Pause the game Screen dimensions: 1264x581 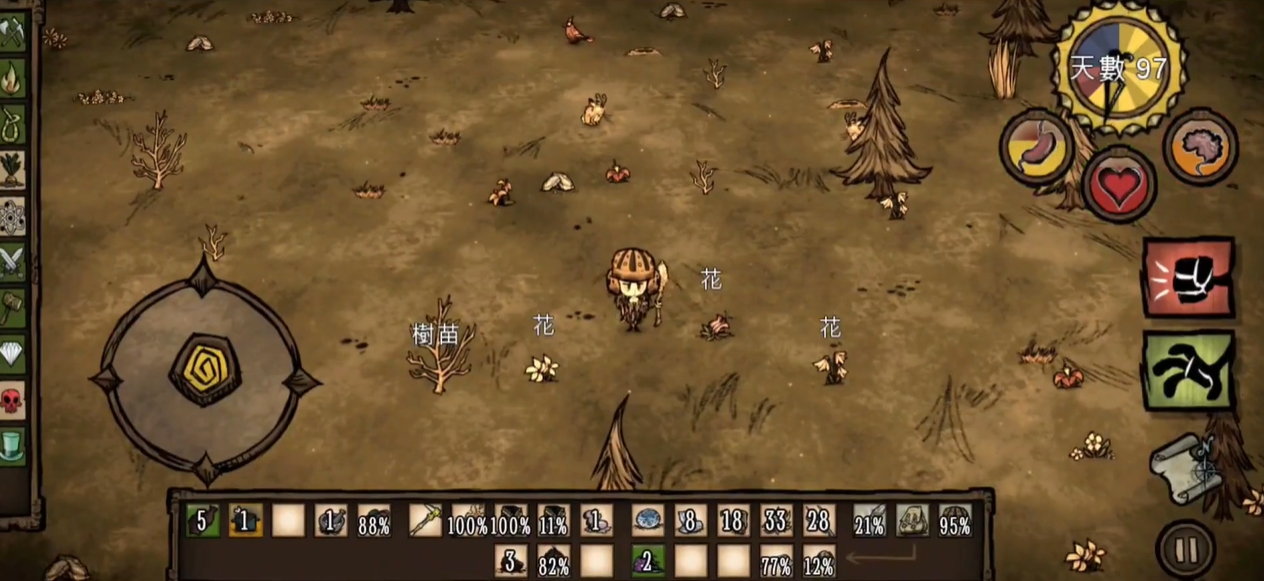pyautogui.click(x=1186, y=549)
